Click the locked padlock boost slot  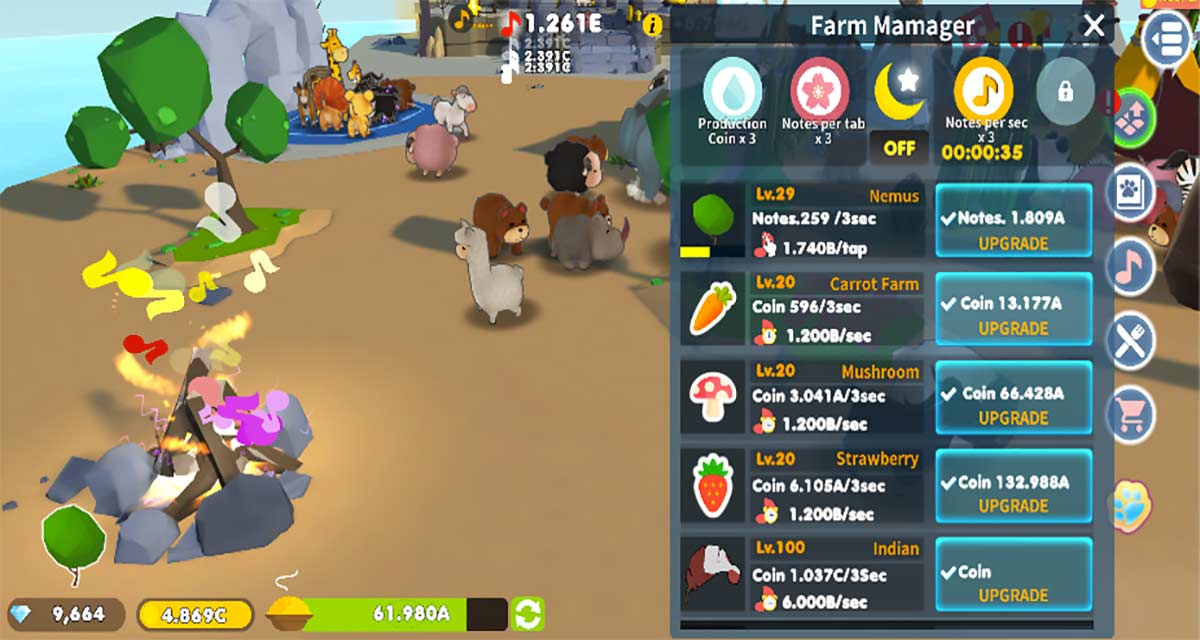(x=1064, y=92)
